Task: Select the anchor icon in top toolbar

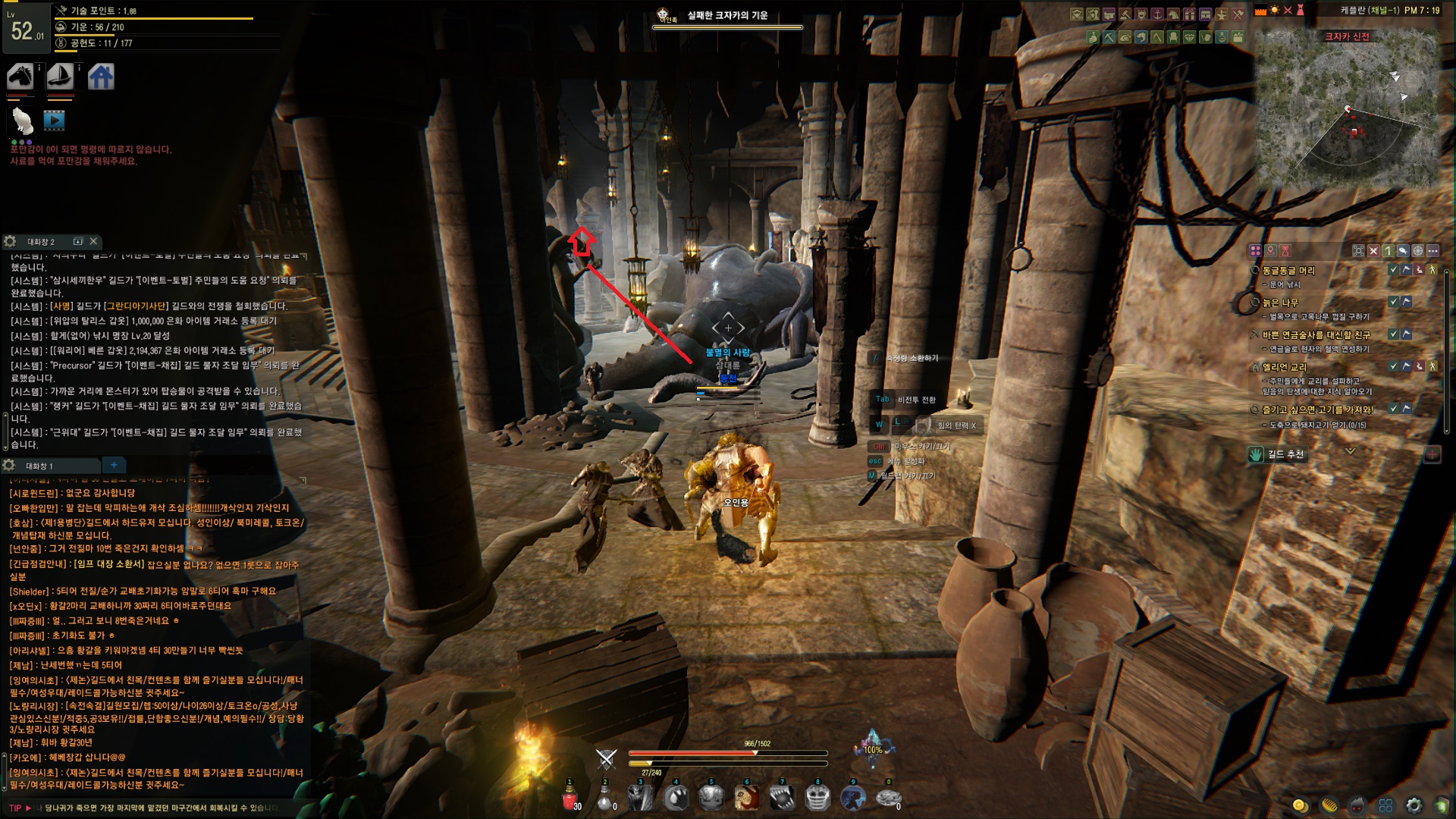Action: tap(1157, 14)
